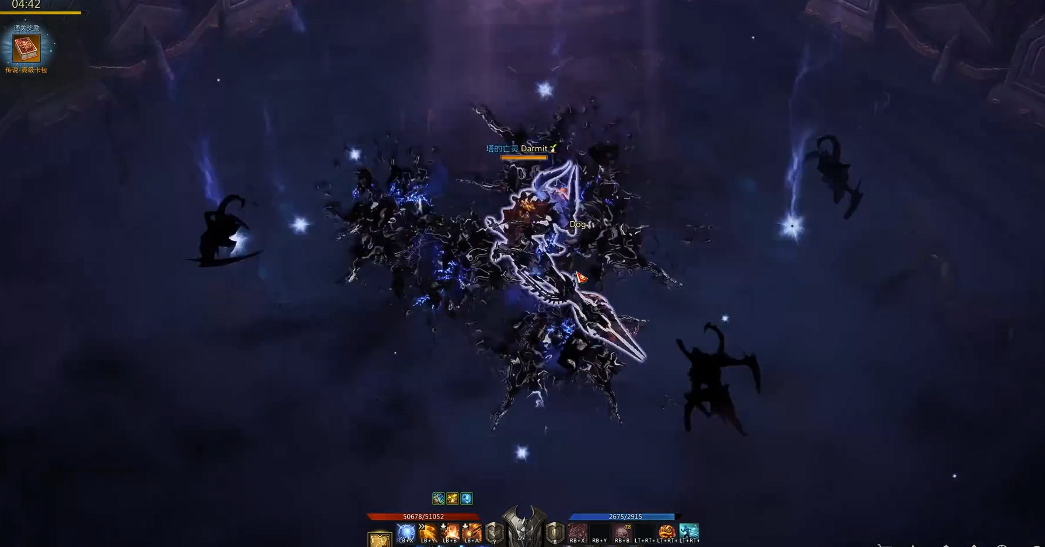Screen dimensions: 1045x547
Task: Select the center demon helmet emblem
Action: point(523,527)
